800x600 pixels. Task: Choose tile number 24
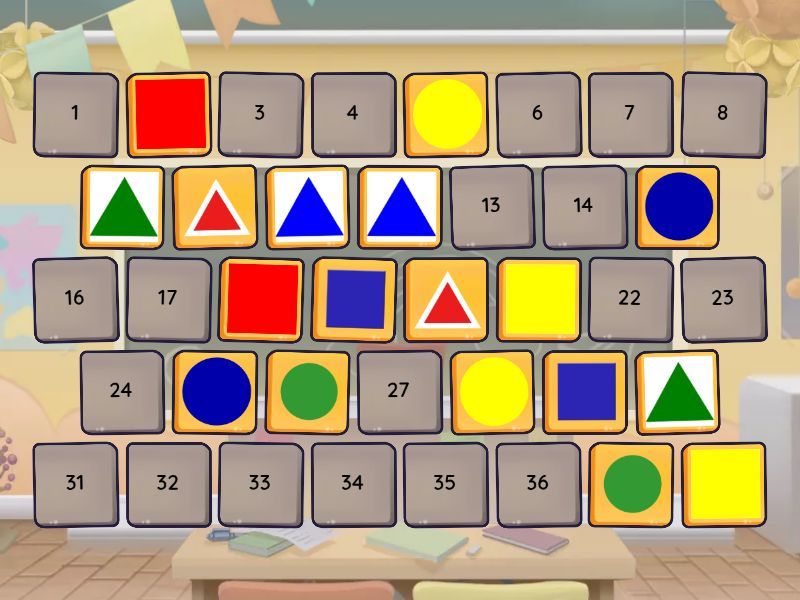pos(121,391)
